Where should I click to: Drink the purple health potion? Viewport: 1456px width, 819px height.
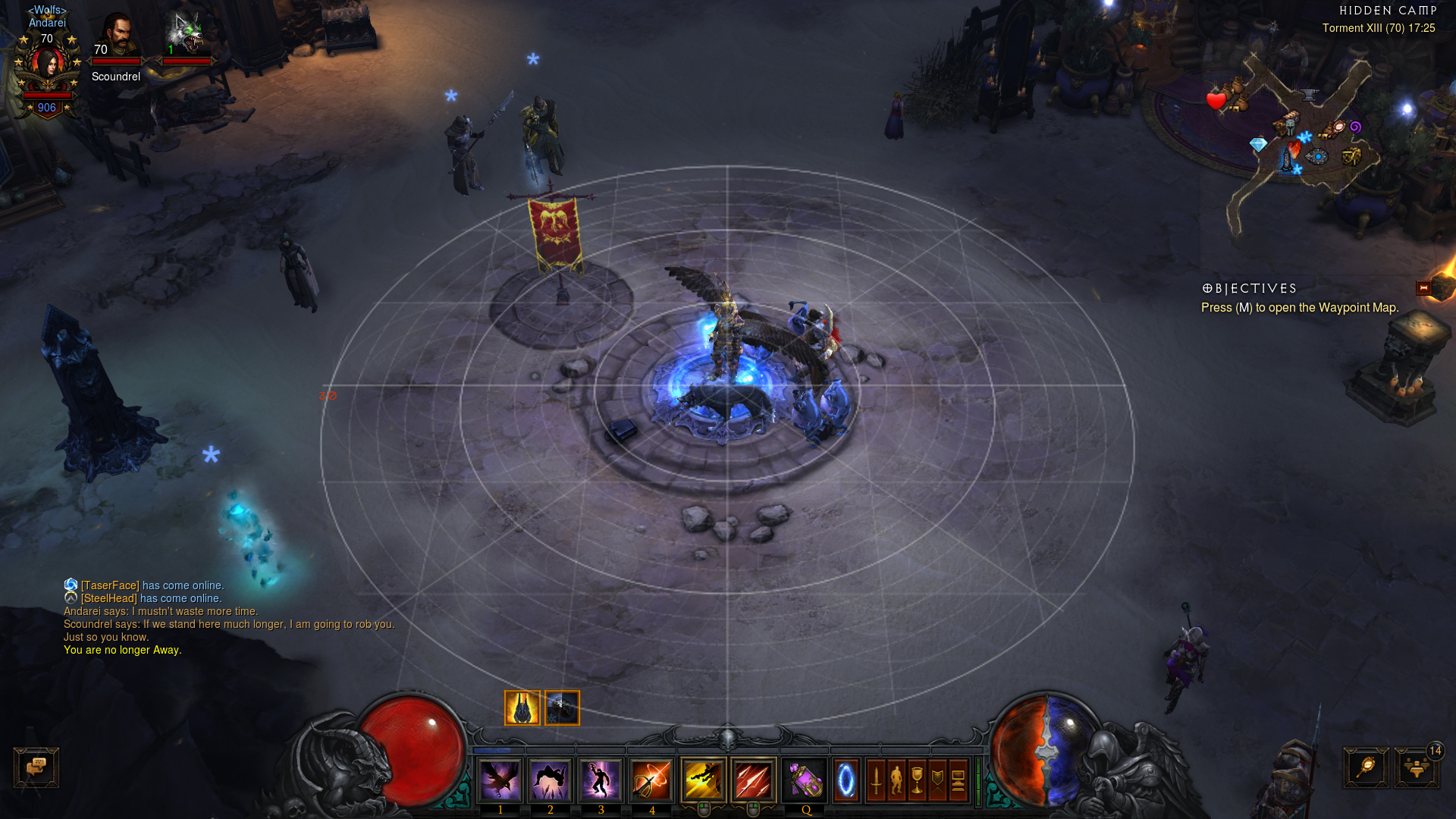(x=804, y=780)
